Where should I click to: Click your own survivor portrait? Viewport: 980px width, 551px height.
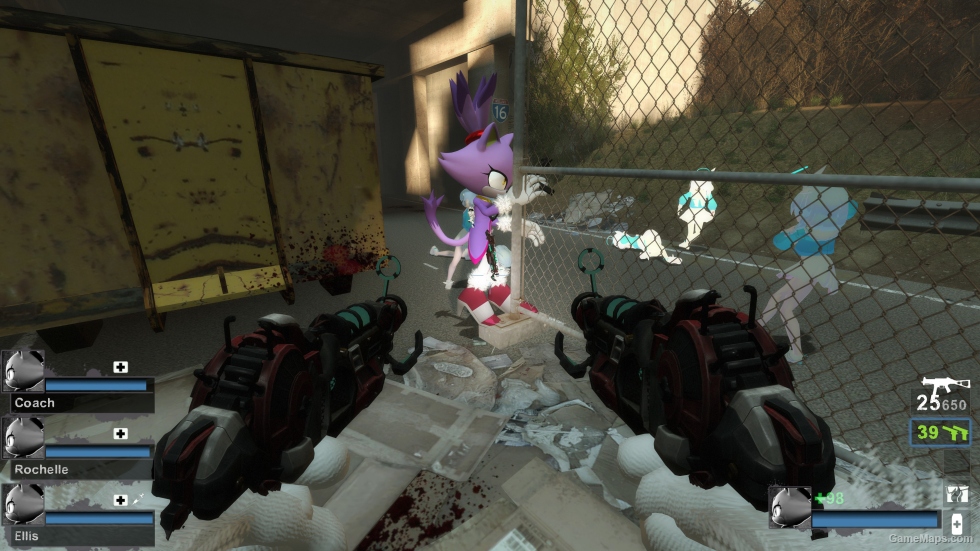click(x=789, y=506)
